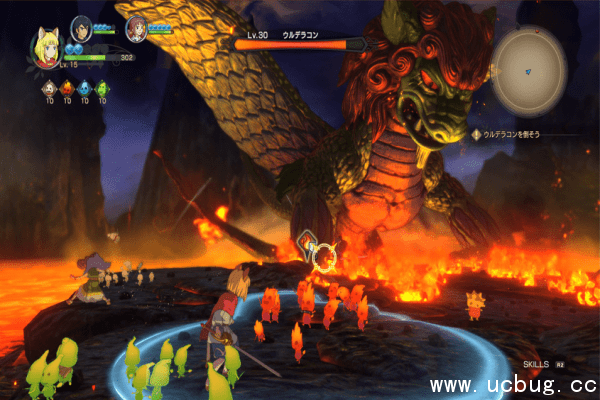
Task: Switch to the dark-haired party member portrait
Action: (x=81, y=28)
